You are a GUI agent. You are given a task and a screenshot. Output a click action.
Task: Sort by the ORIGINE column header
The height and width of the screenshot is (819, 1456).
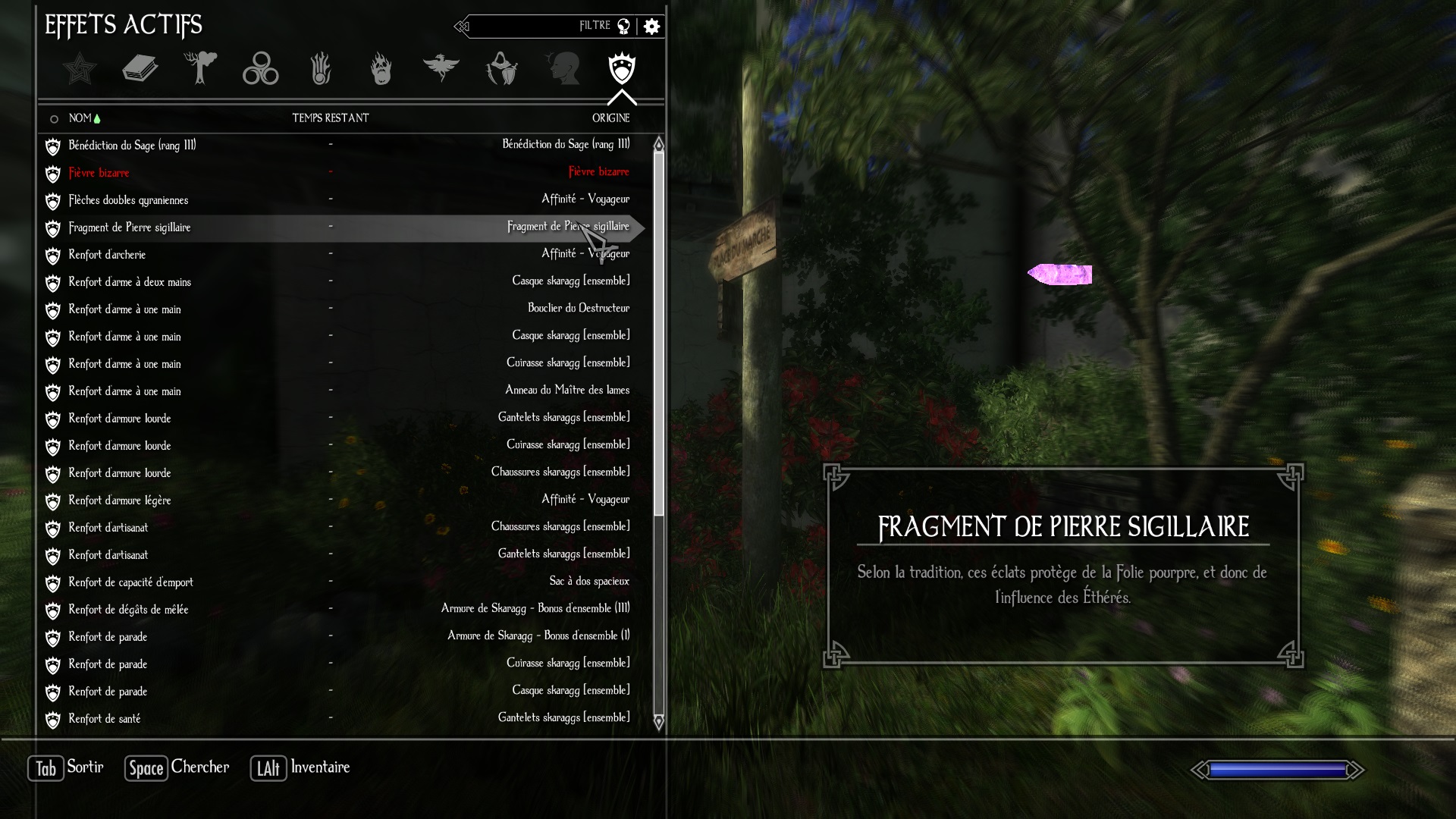[610, 118]
